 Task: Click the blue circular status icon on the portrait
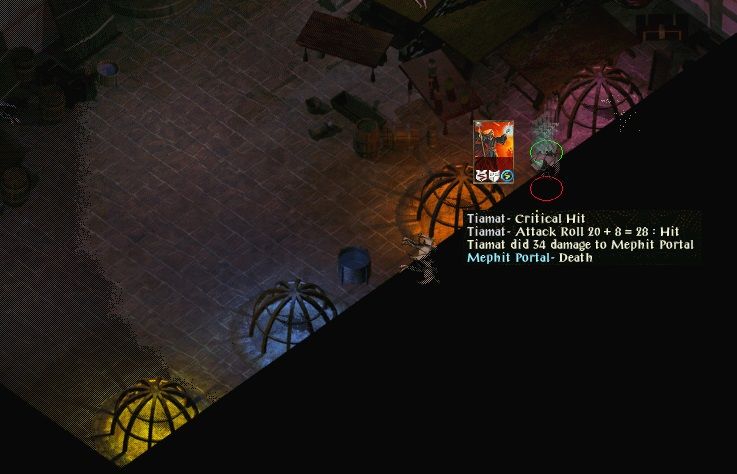[508, 176]
